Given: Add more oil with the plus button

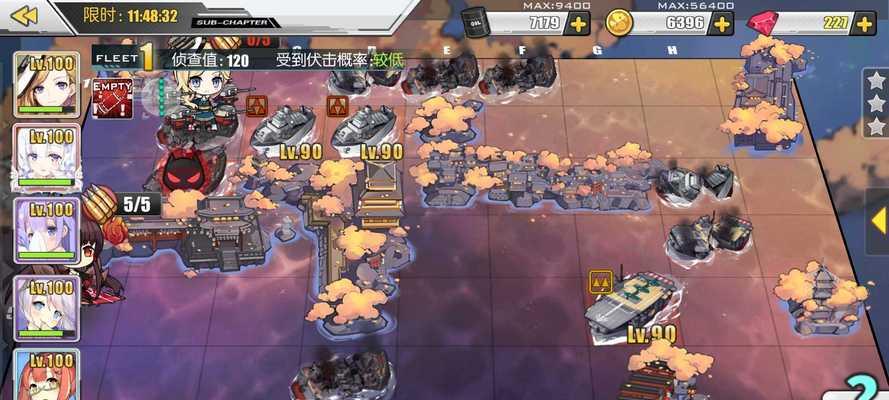Looking at the screenshot, I should [x=578, y=22].
